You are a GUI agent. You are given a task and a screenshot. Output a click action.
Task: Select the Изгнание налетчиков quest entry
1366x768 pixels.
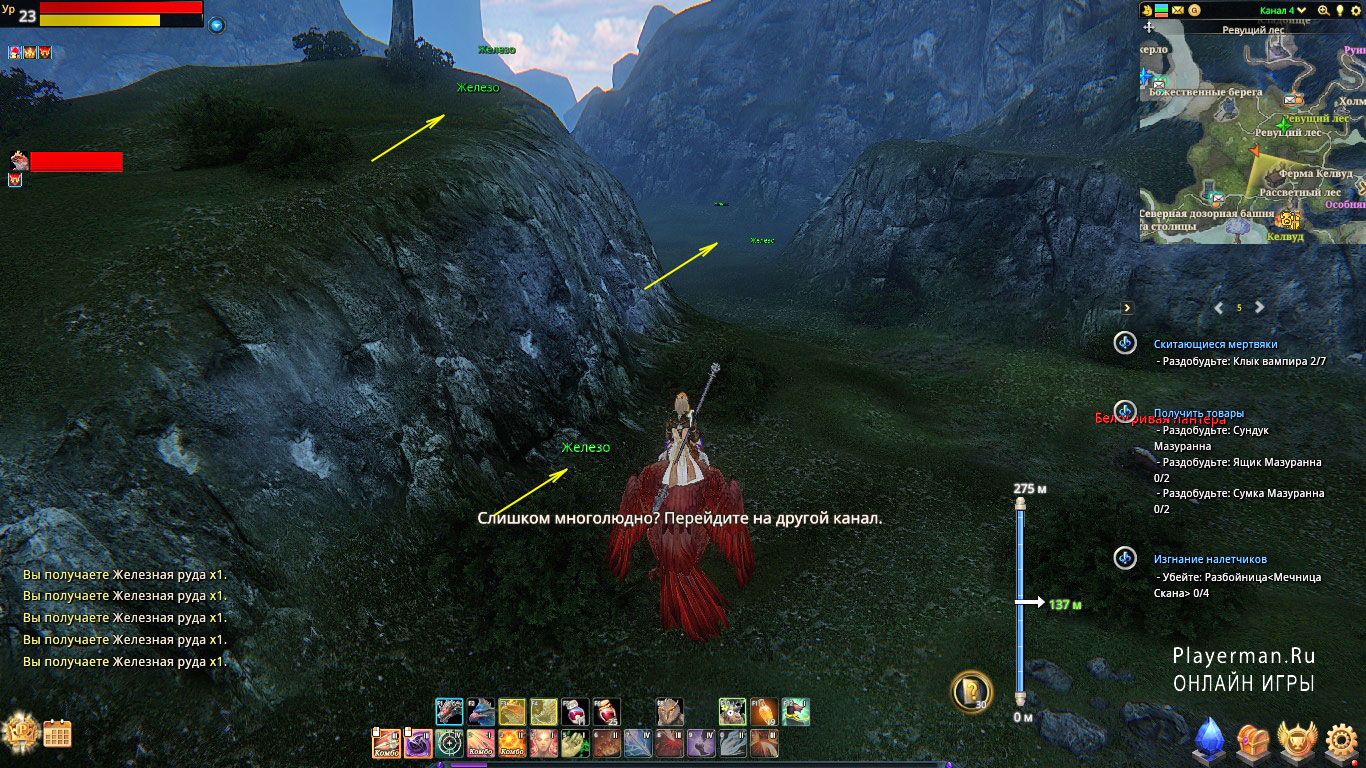tap(1210, 559)
